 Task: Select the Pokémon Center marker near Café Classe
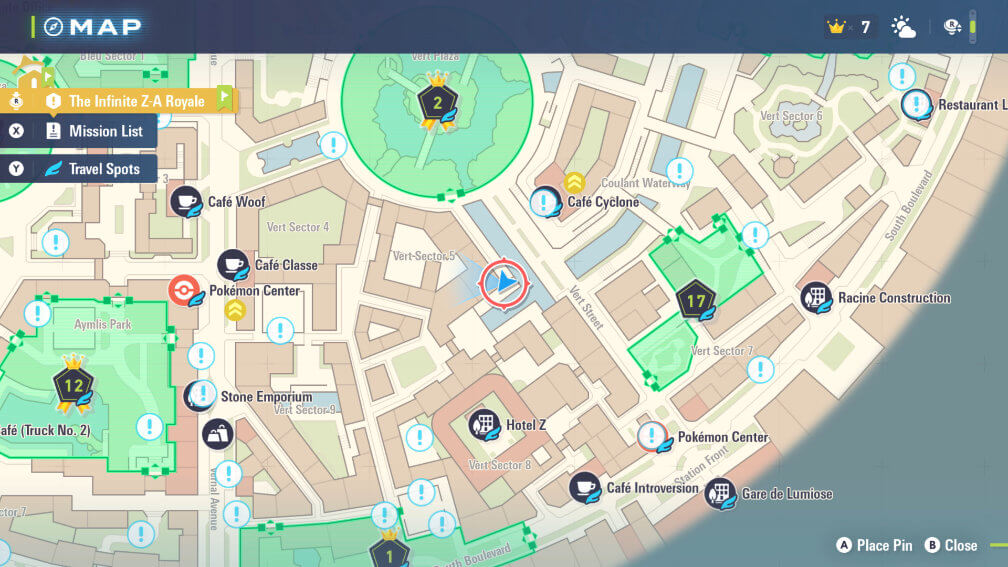184,291
